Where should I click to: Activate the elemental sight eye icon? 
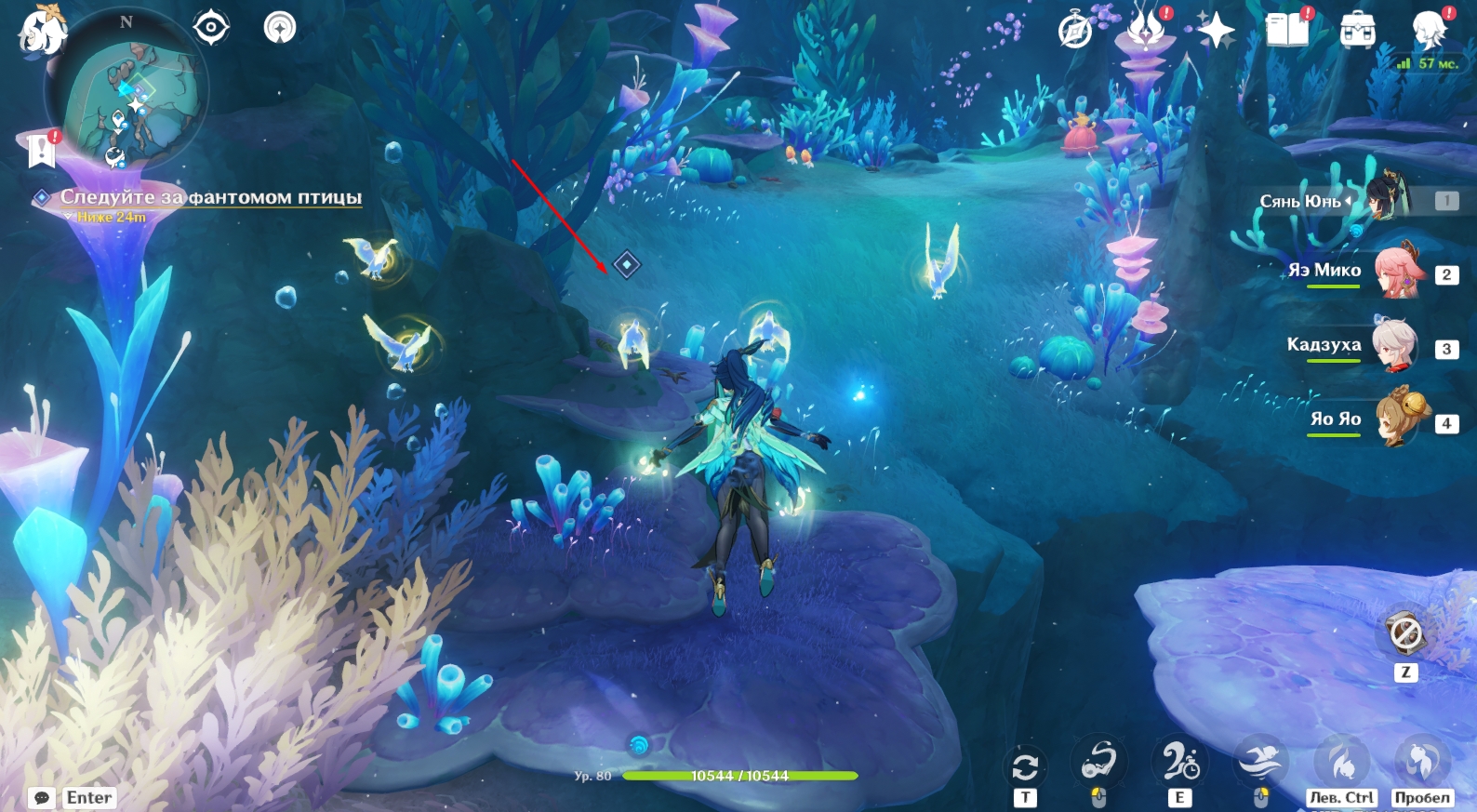click(x=211, y=28)
